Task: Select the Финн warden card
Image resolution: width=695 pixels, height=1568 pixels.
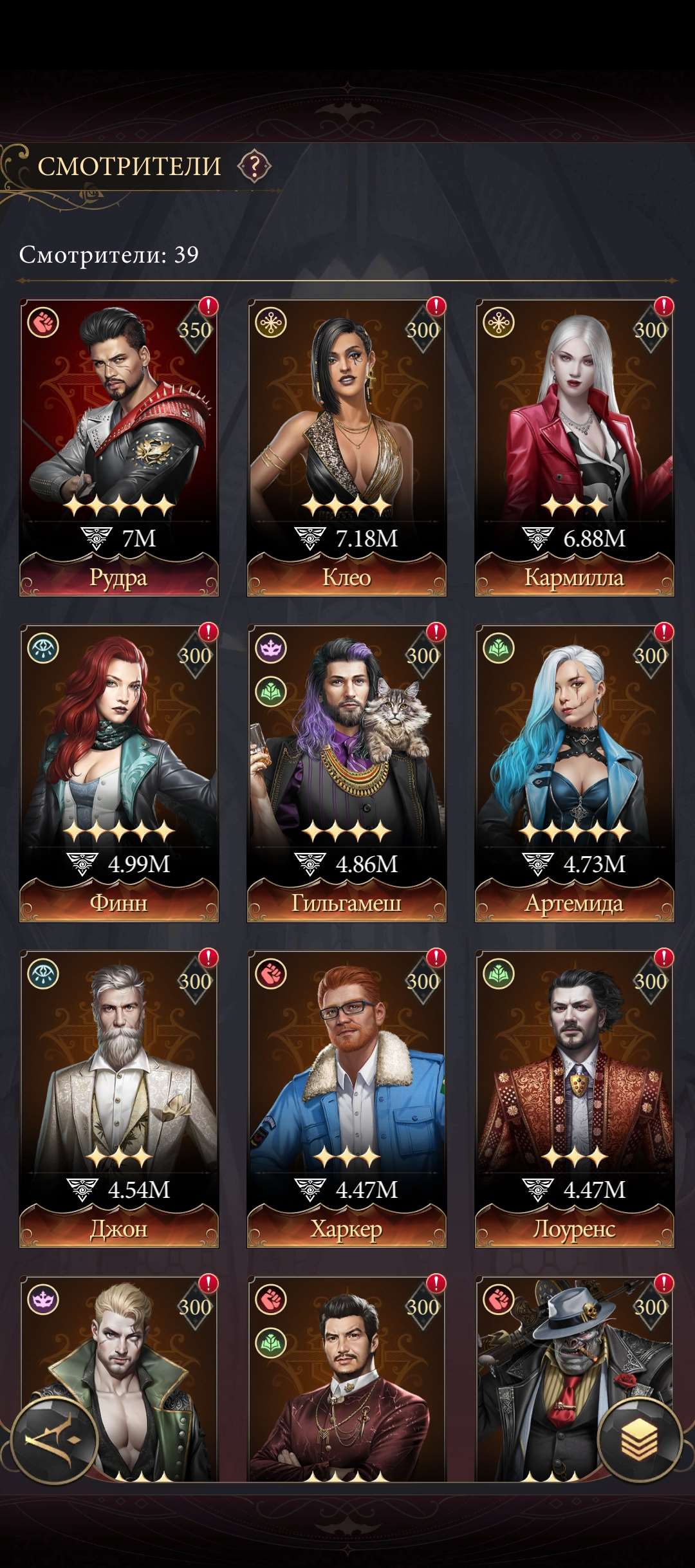Action: pyautogui.click(x=119, y=772)
